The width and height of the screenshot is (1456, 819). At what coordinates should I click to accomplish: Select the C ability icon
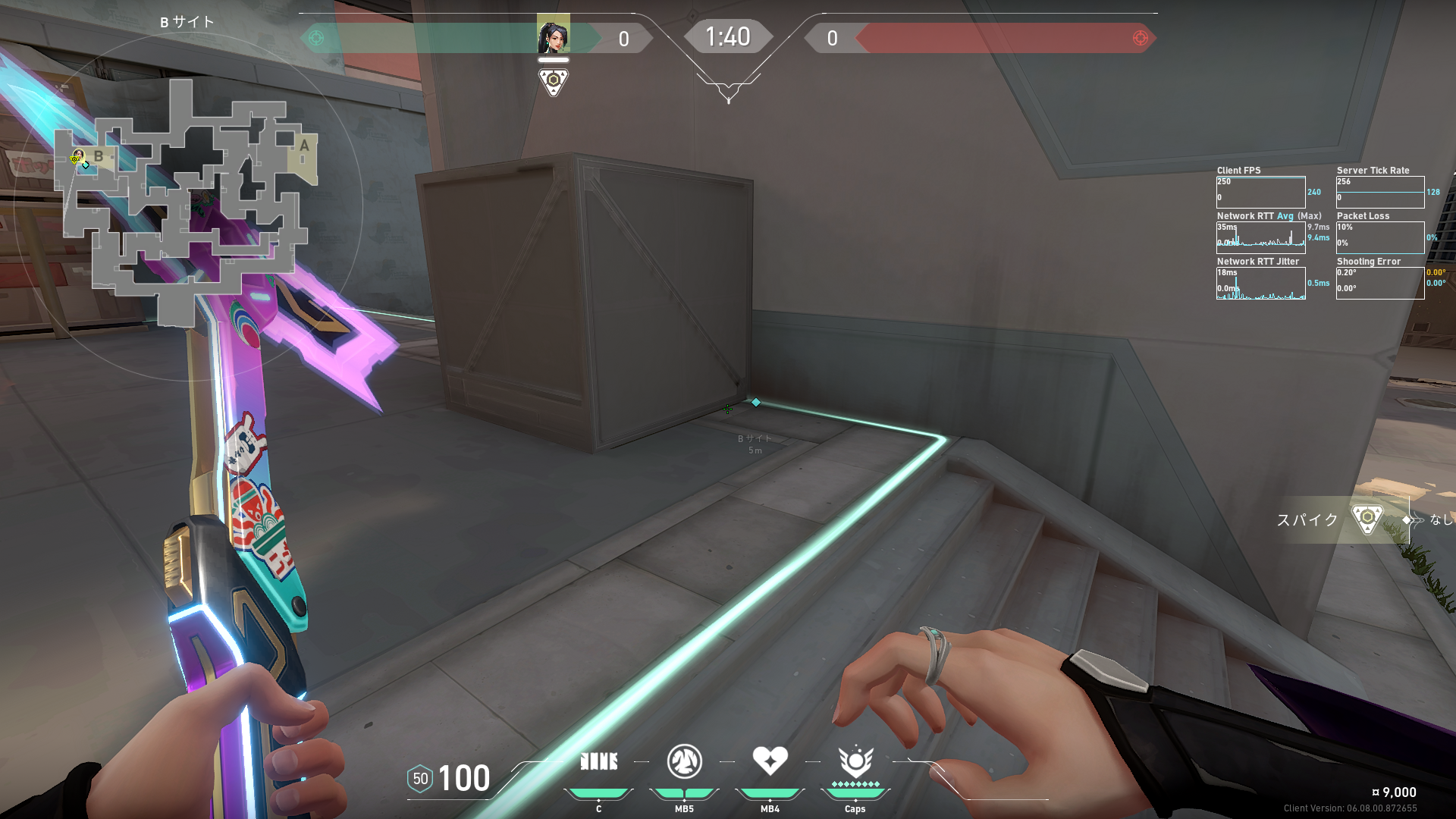(x=598, y=761)
